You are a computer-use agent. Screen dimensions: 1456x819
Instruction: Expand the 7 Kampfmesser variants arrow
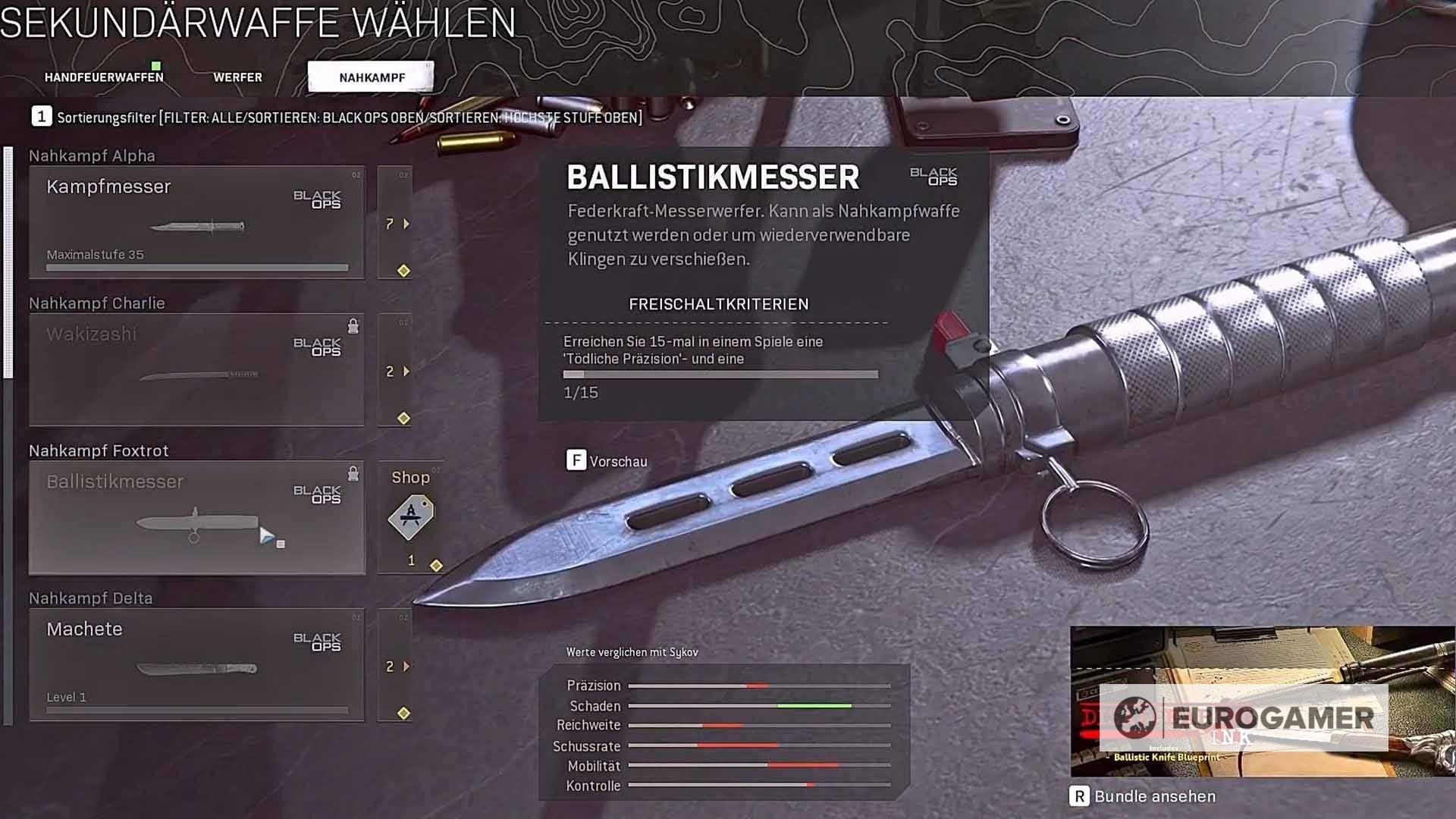pyautogui.click(x=406, y=224)
